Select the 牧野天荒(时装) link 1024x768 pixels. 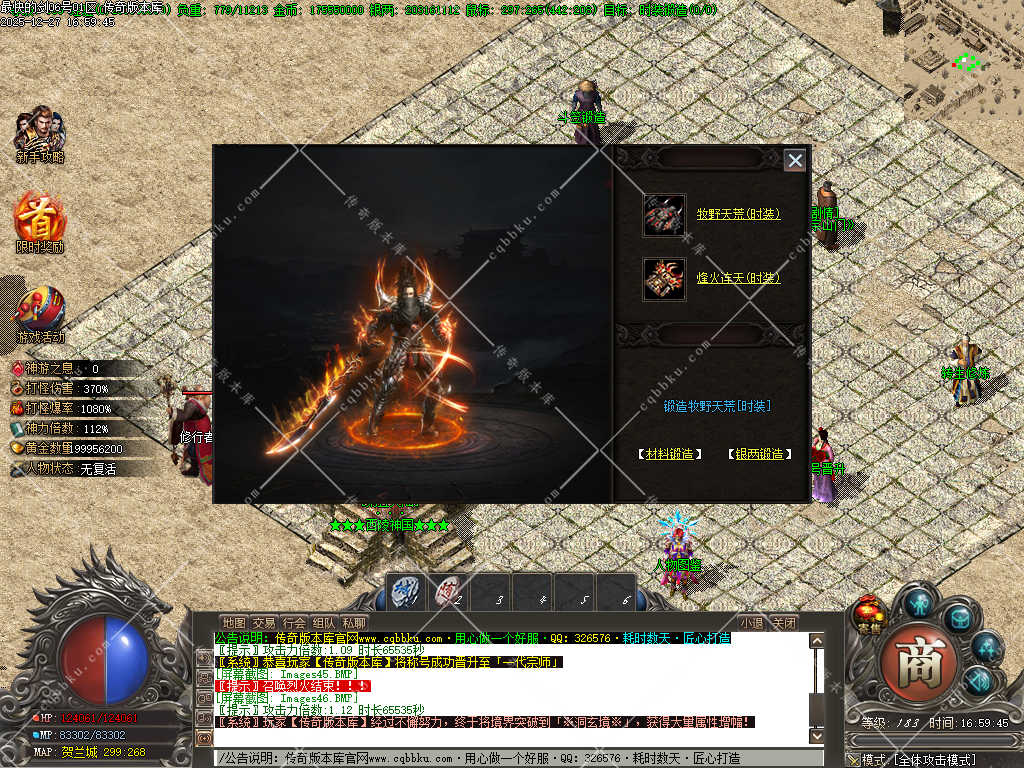click(x=738, y=214)
